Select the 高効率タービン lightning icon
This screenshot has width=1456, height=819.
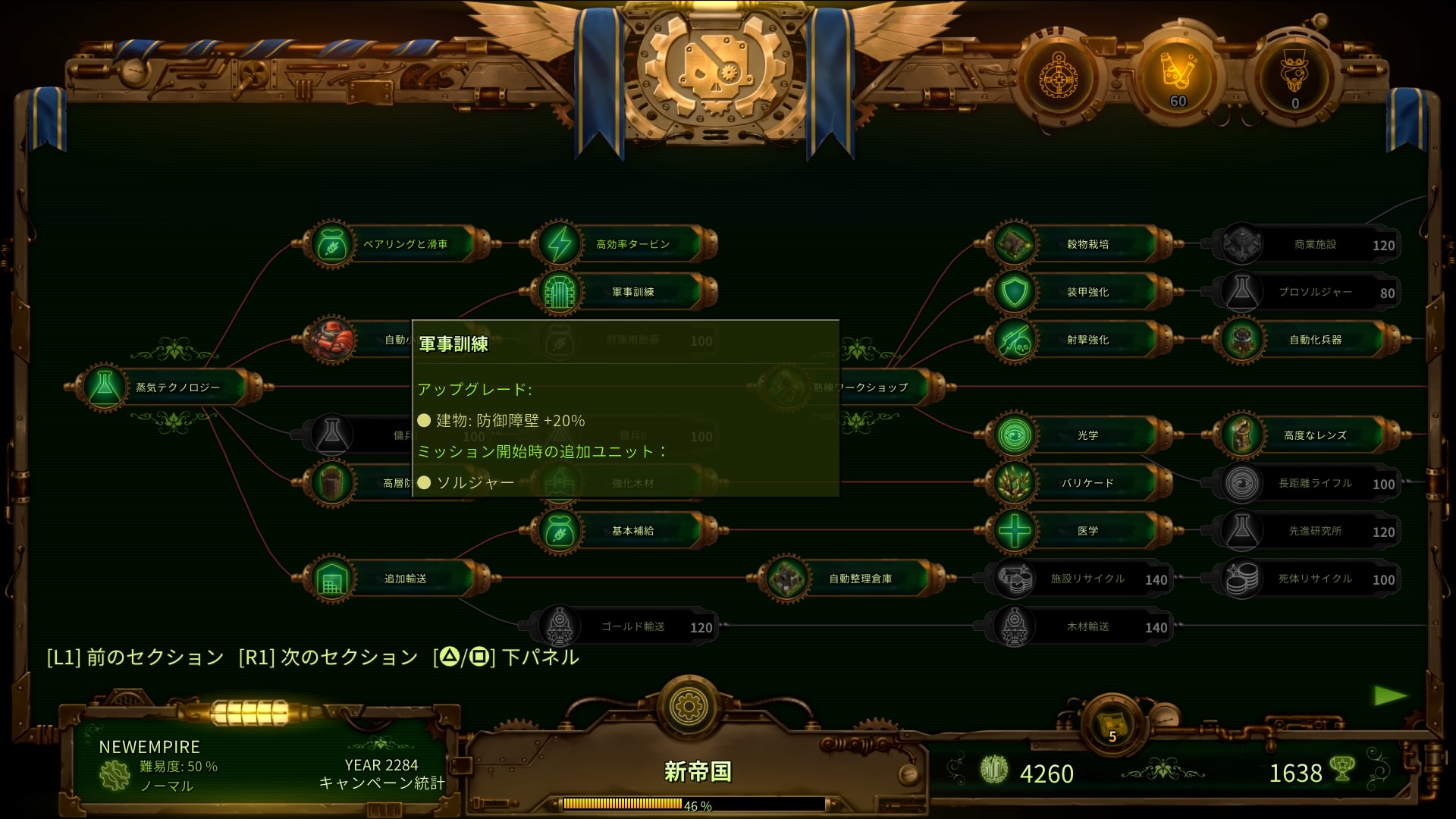(559, 243)
